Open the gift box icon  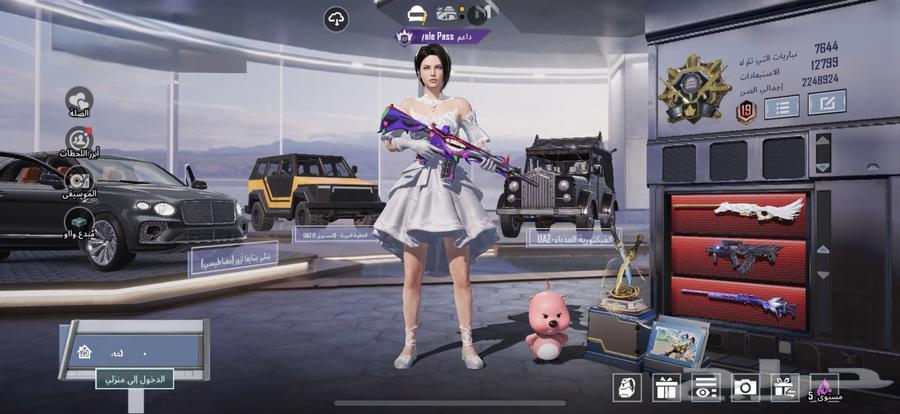666,388
